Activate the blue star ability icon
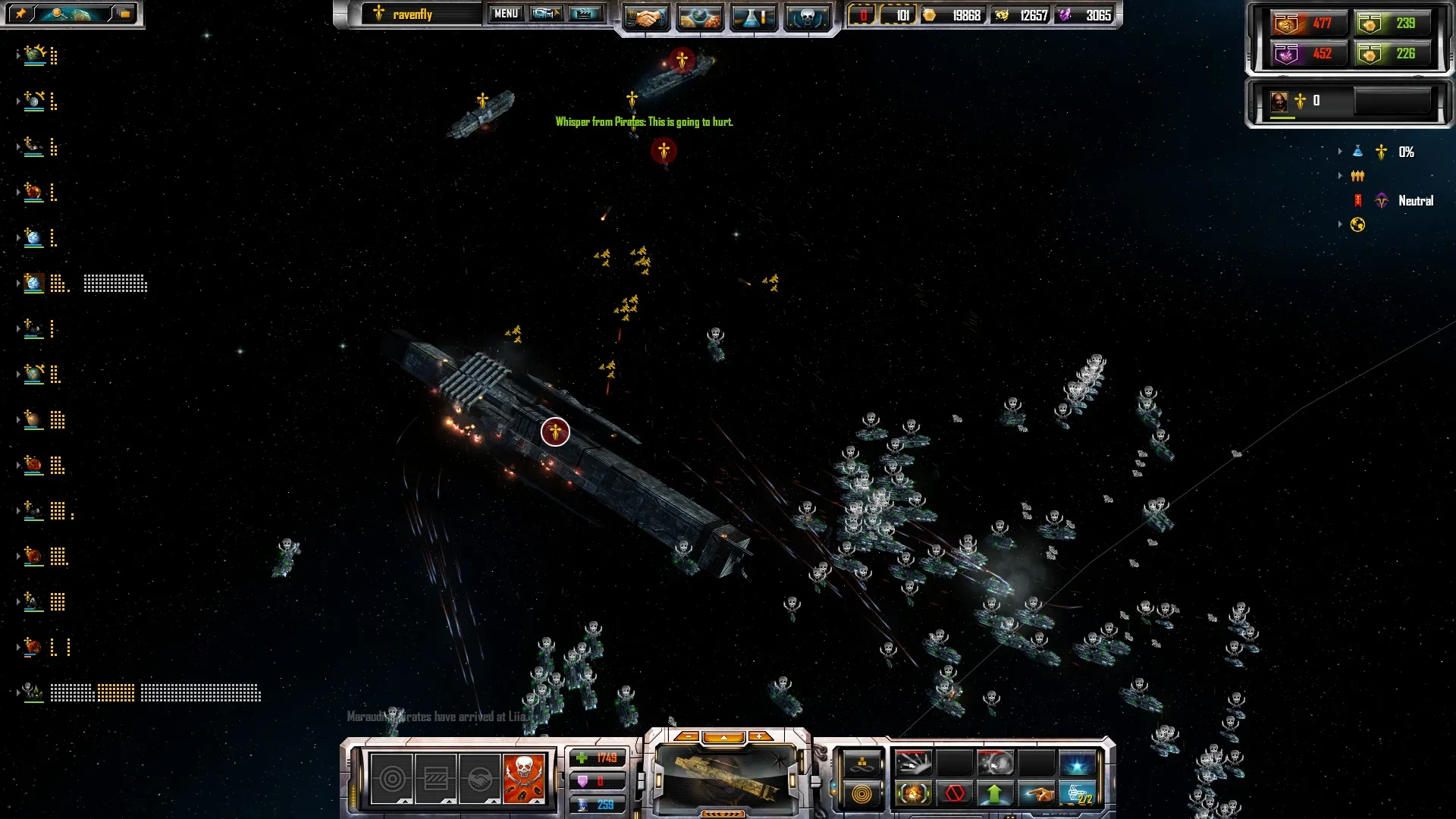Viewport: 1456px width, 819px height. (x=1077, y=763)
